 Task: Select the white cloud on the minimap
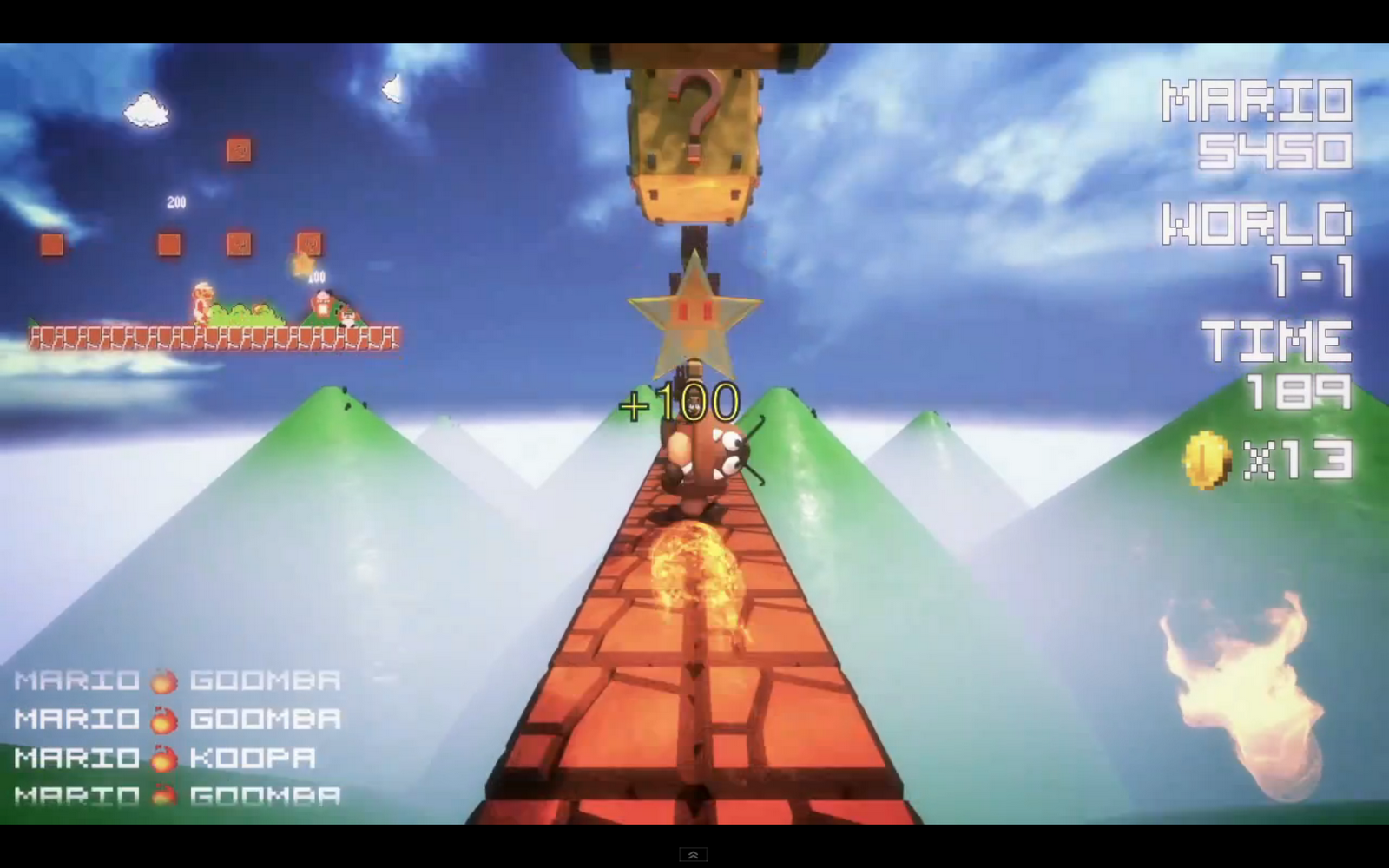point(146,108)
